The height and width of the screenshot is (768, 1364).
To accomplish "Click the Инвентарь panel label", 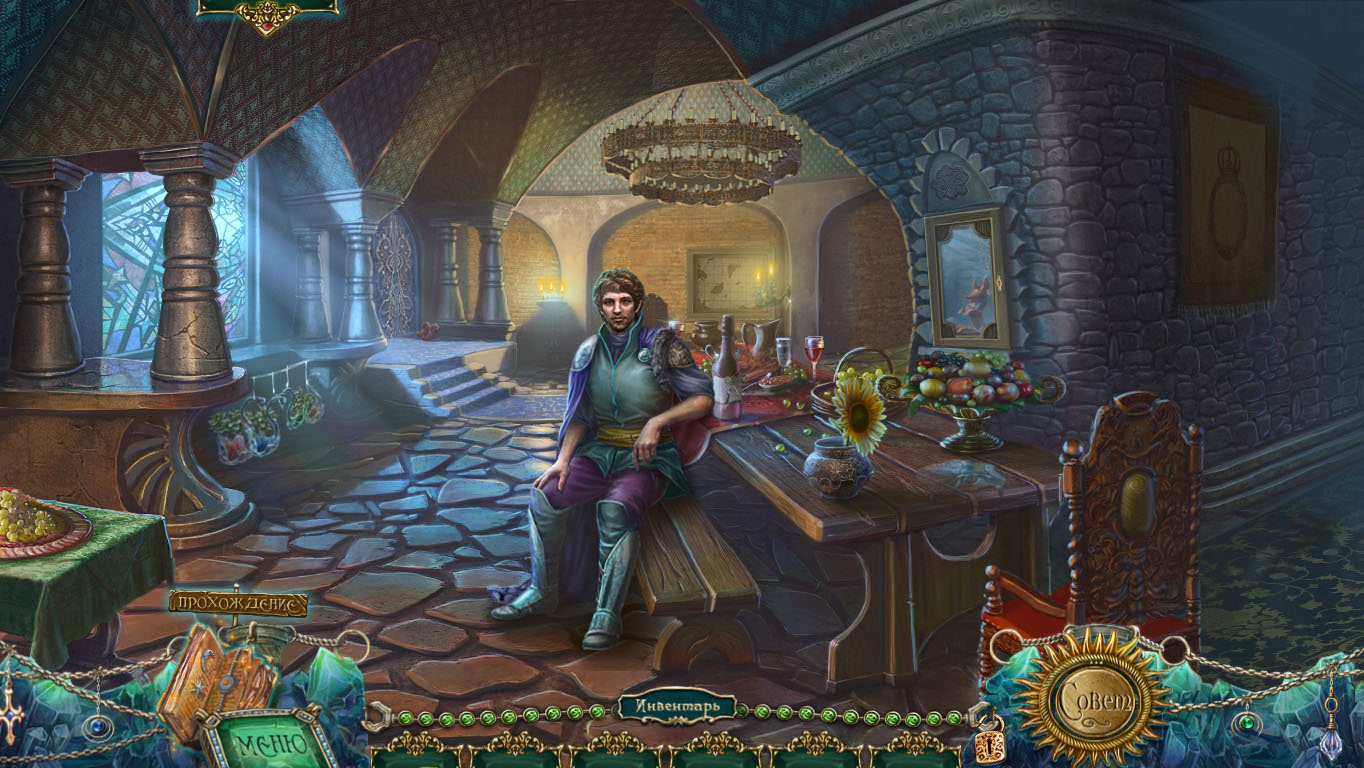I will 677,707.
